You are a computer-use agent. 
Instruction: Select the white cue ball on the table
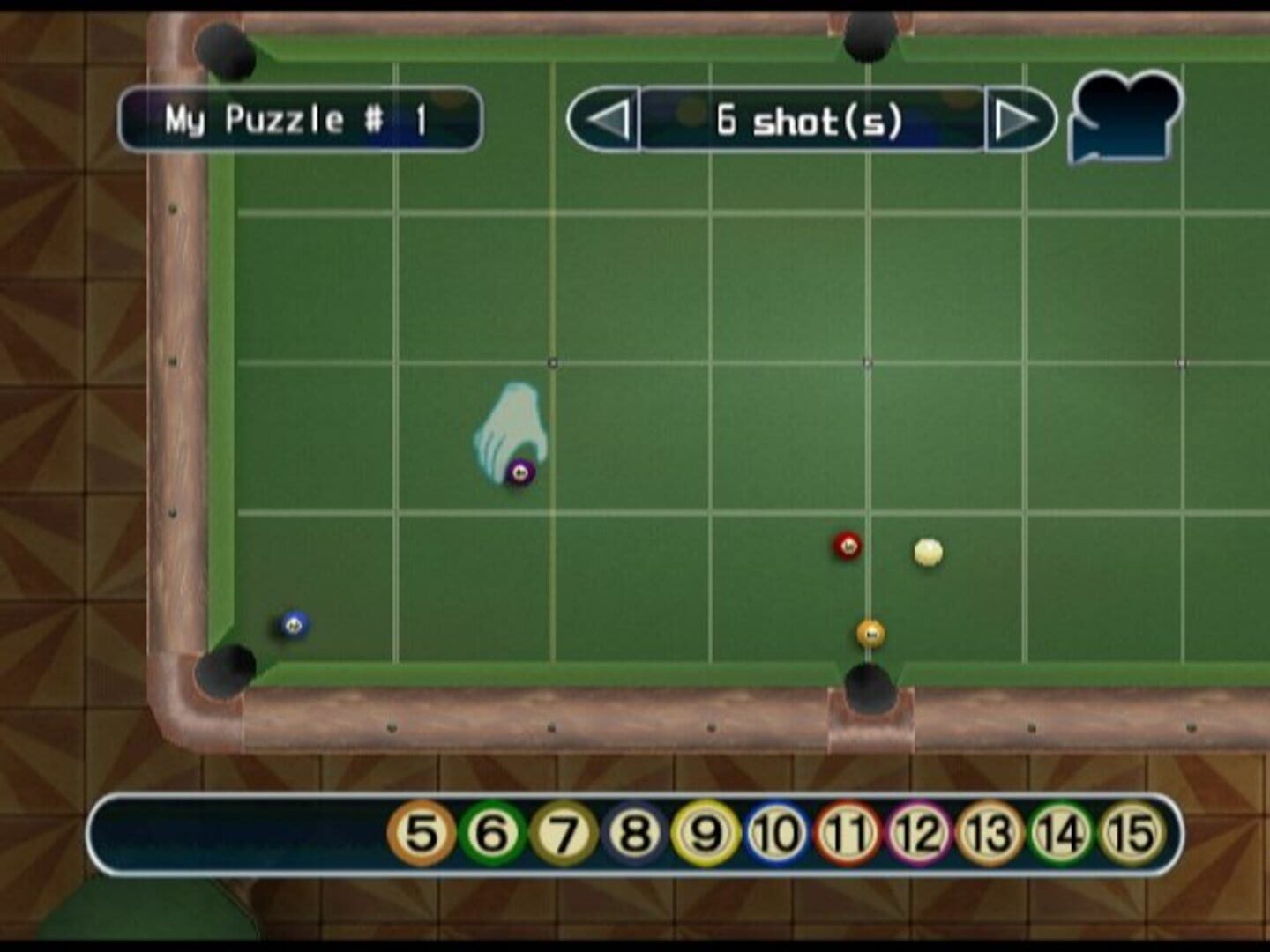[929, 551]
